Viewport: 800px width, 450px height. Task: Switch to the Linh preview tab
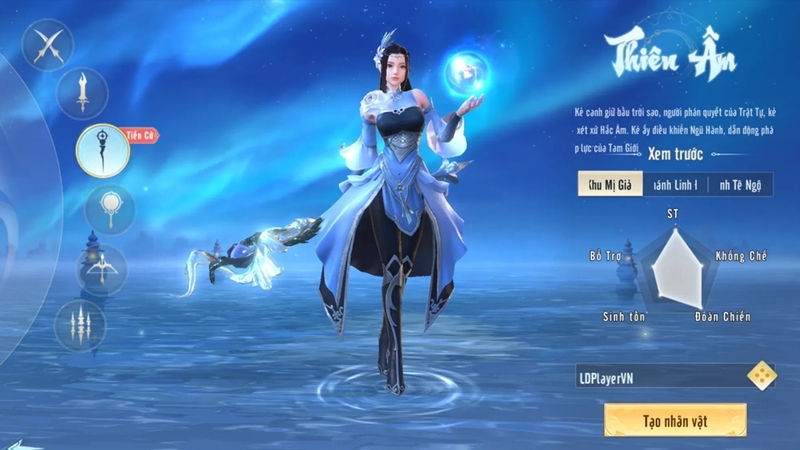click(x=674, y=185)
